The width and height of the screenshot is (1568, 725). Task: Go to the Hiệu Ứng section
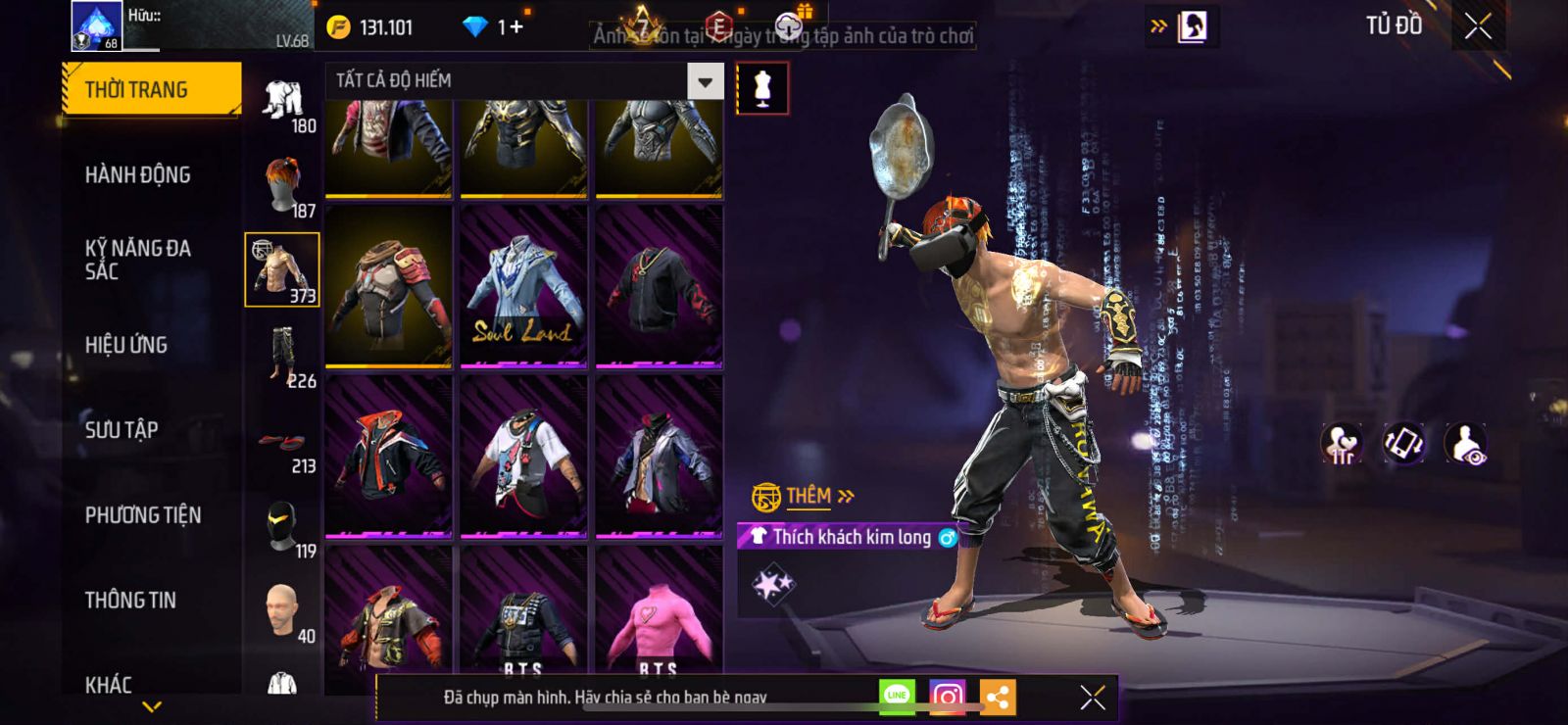point(126,345)
